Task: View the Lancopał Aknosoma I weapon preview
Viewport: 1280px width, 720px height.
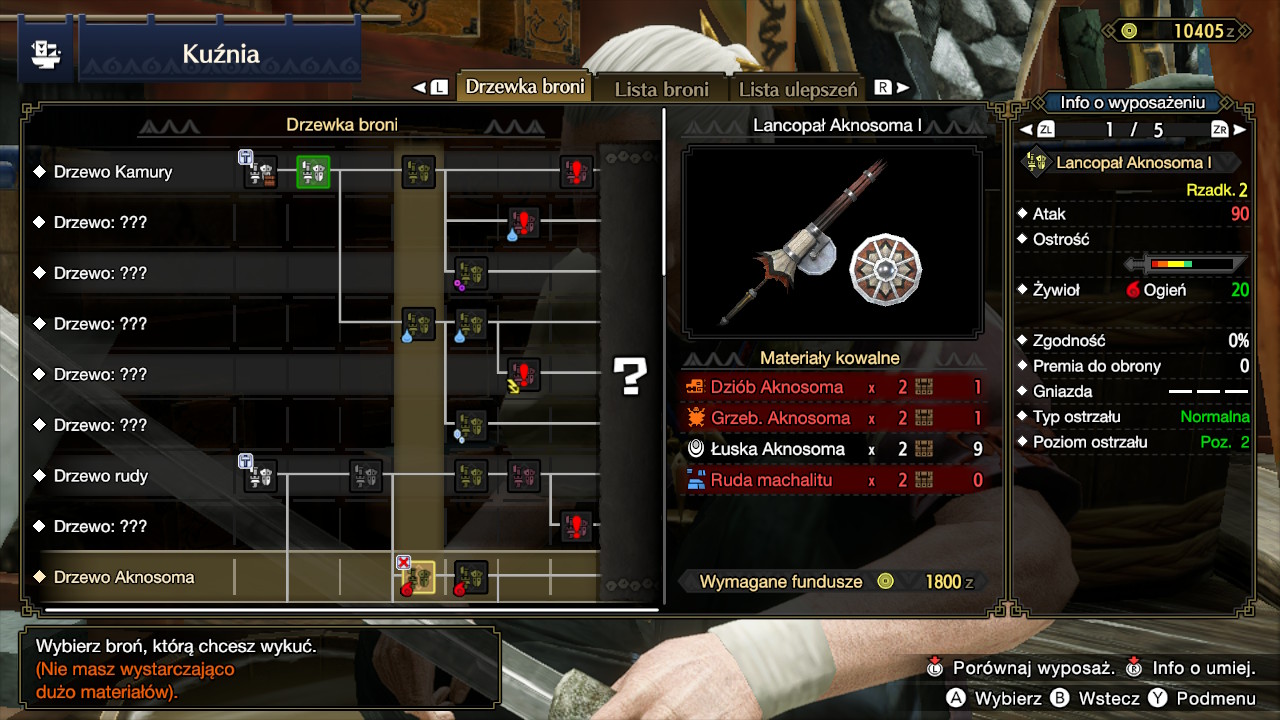Action: pyautogui.click(x=832, y=241)
